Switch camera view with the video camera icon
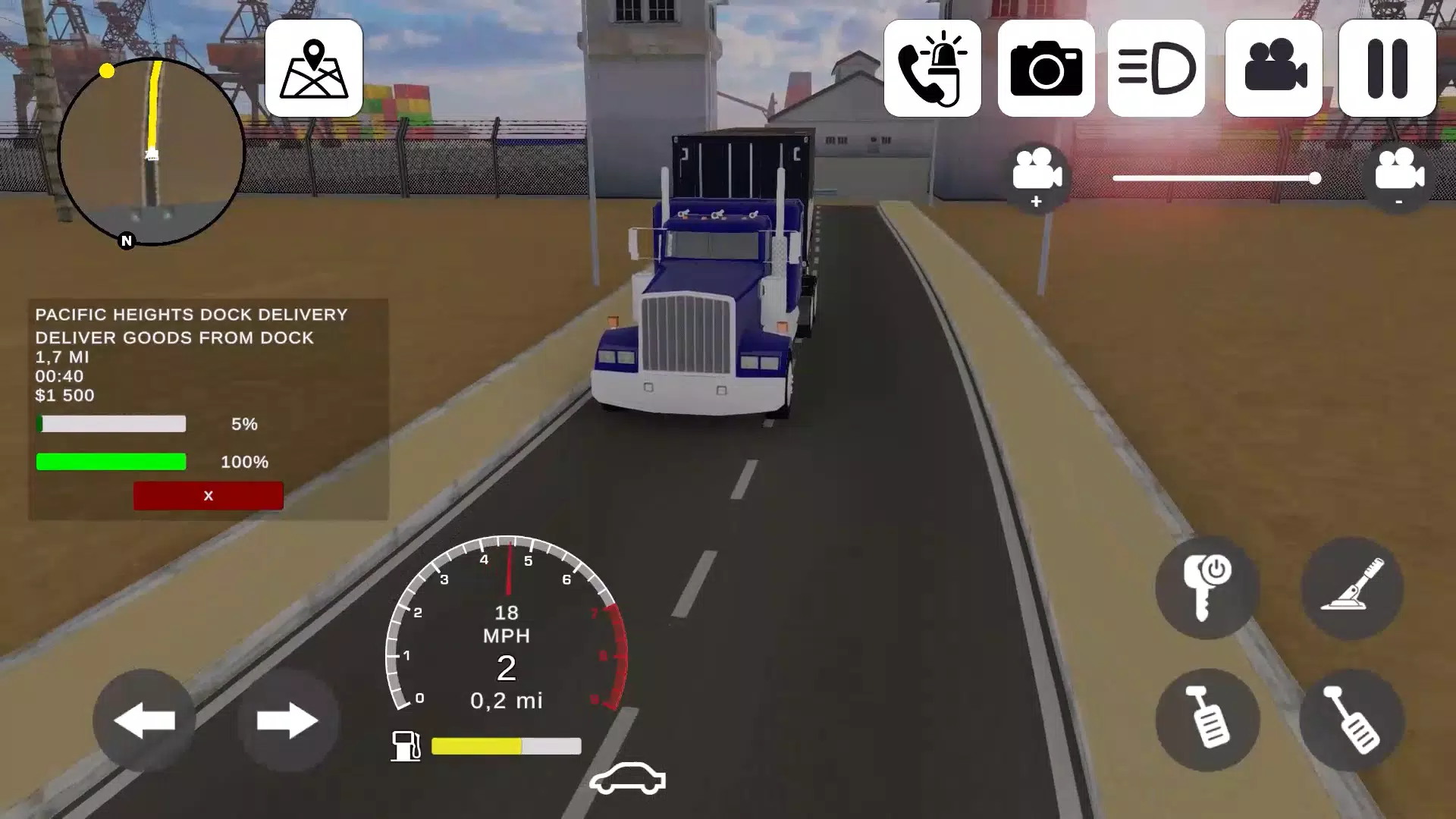This screenshot has height=819, width=1456. 1273,68
